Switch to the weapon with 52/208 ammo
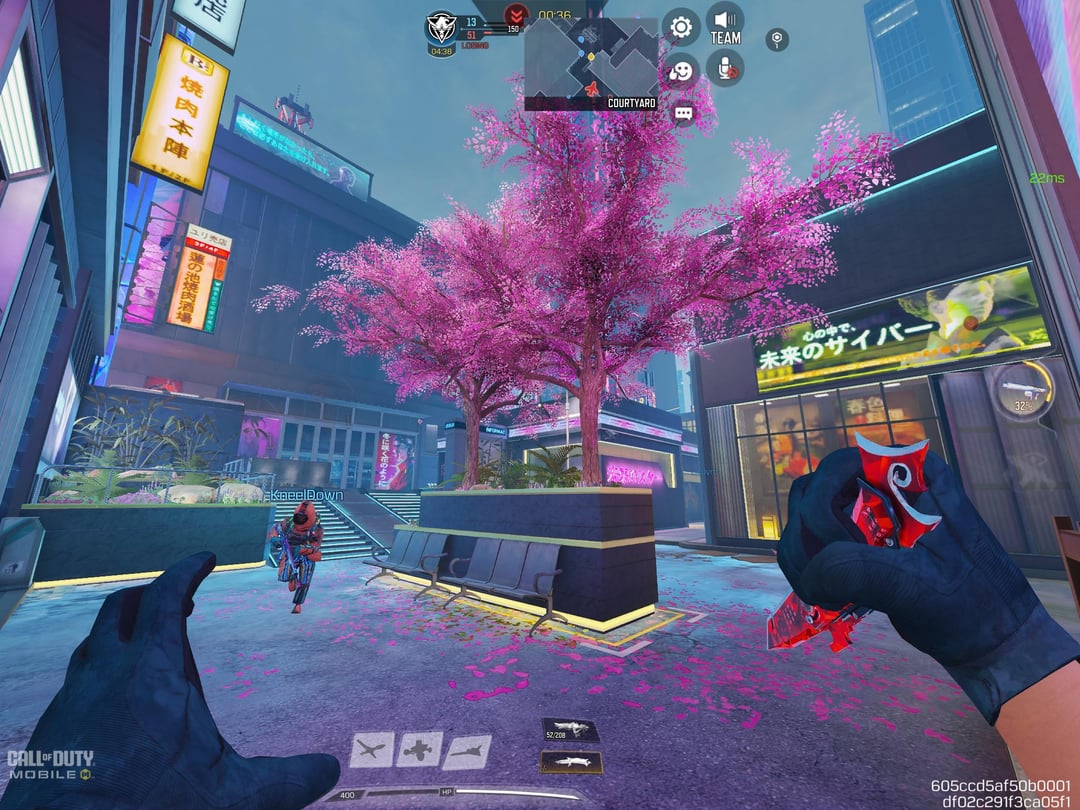Screen dimensions: 1080x810 pos(570,730)
